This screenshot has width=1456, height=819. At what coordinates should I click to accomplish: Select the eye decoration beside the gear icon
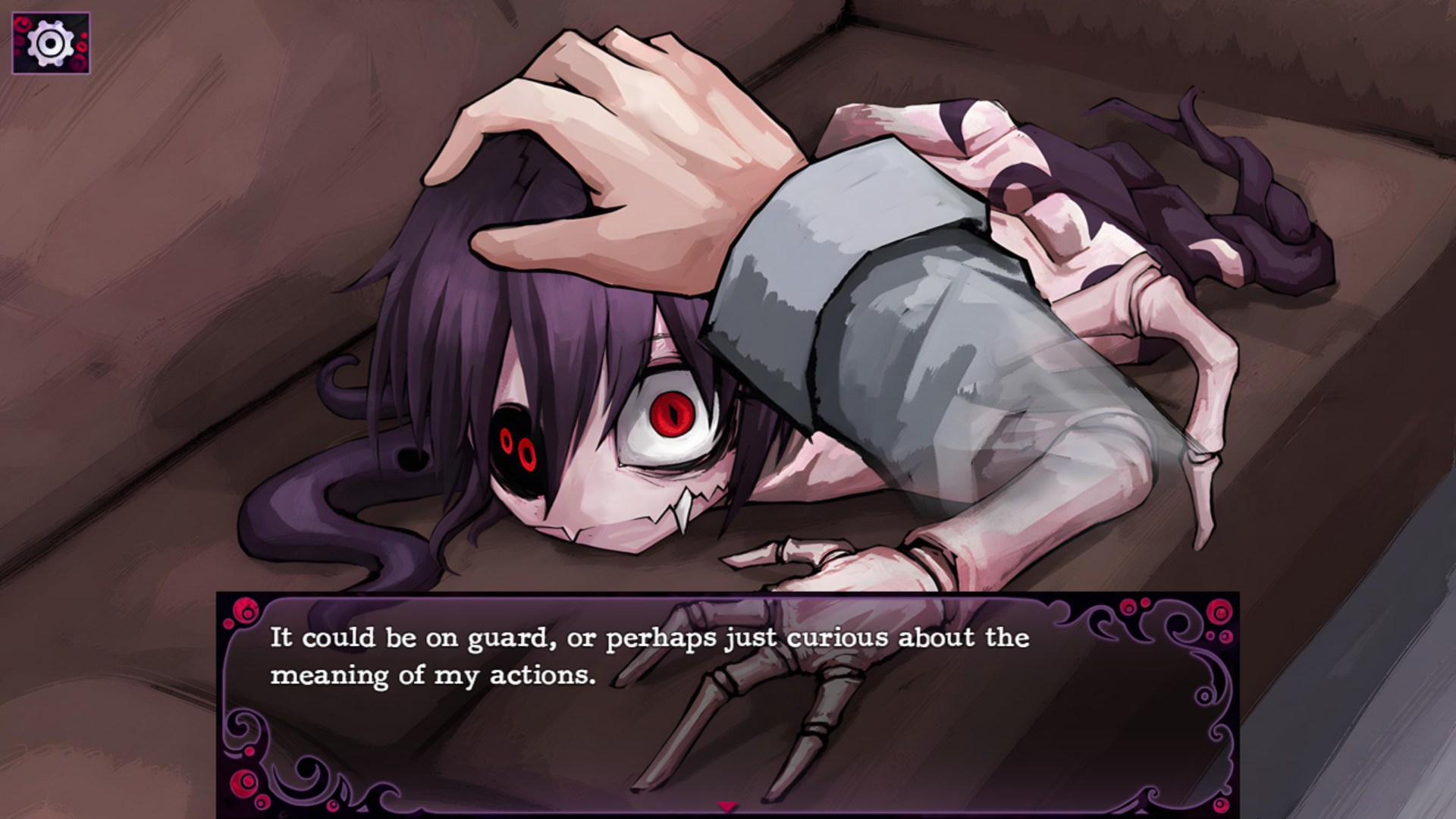tap(21, 24)
